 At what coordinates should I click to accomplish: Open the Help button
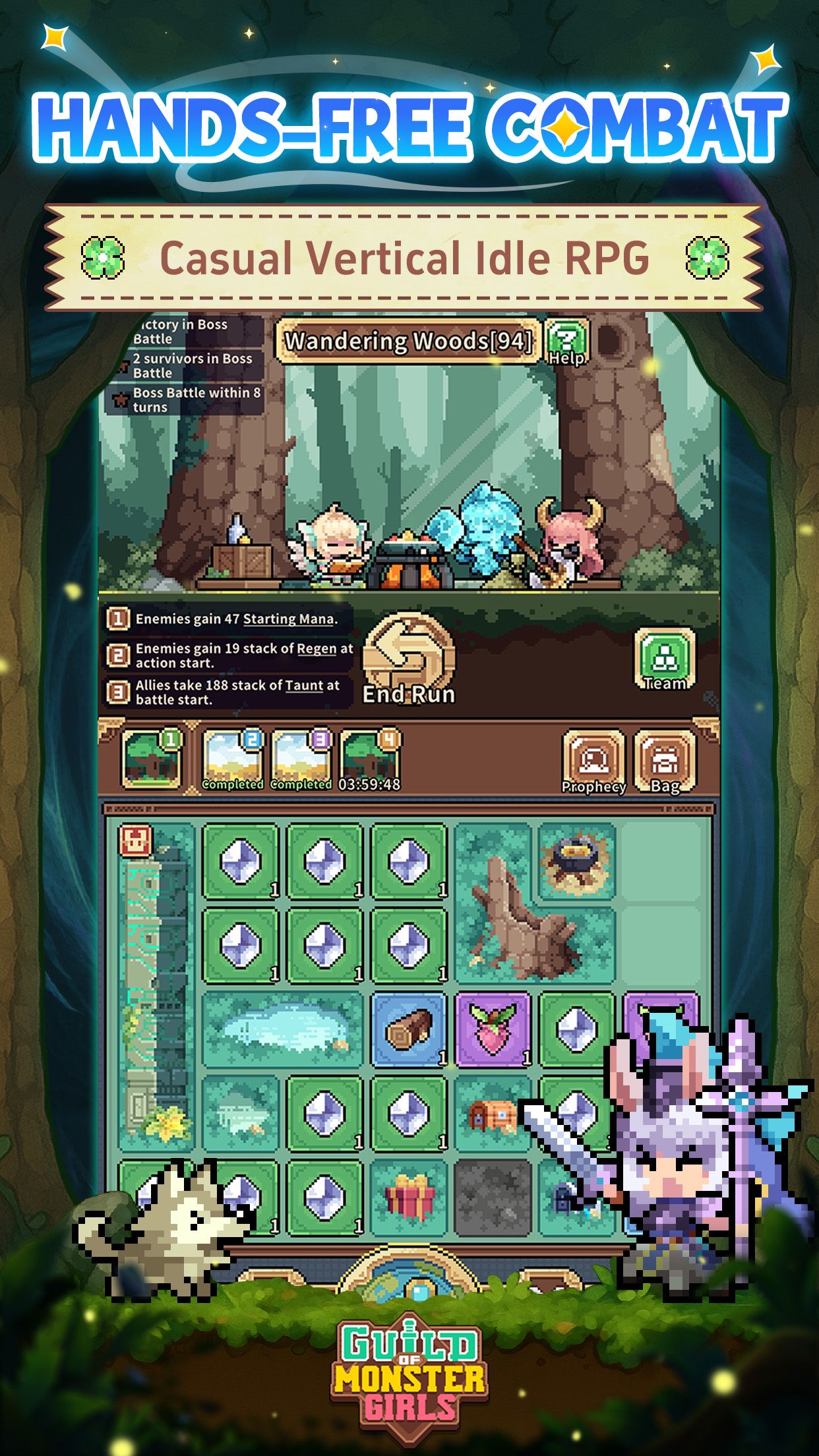(x=567, y=342)
